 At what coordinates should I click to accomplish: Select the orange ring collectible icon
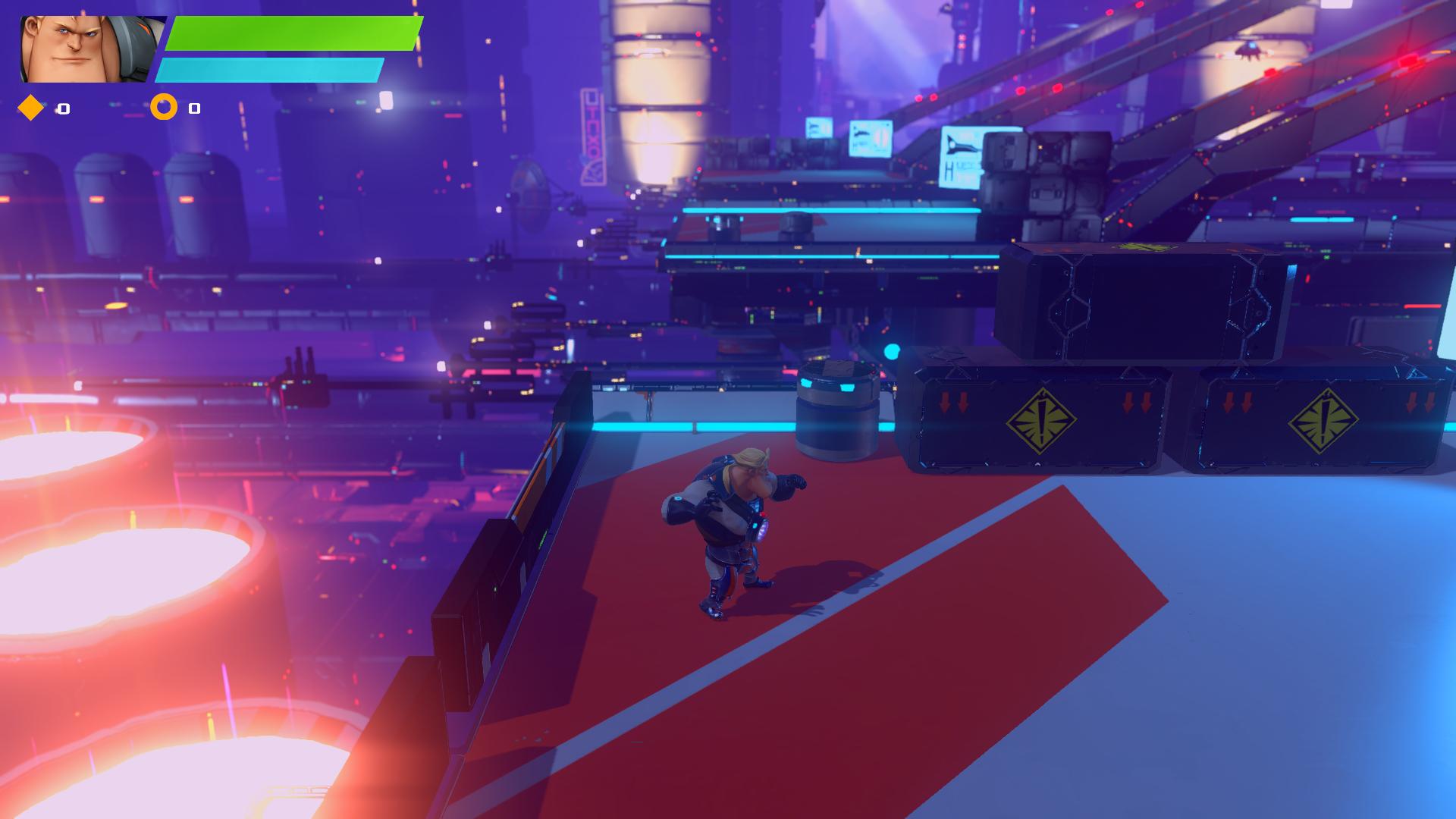[164, 108]
